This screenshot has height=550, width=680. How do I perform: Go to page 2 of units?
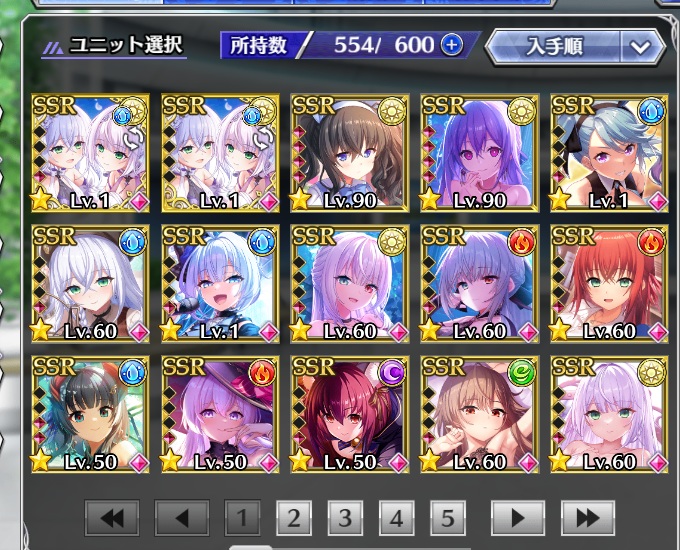293,518
